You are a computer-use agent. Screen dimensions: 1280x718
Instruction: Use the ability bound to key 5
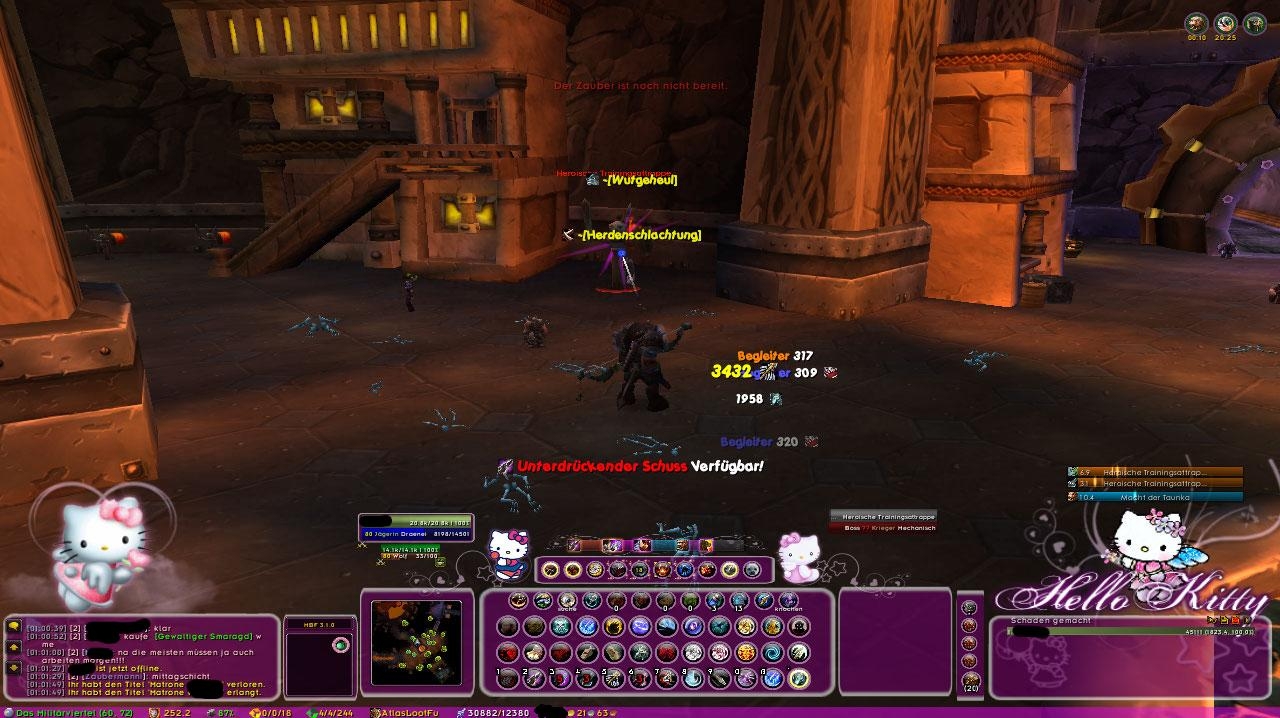613,678
